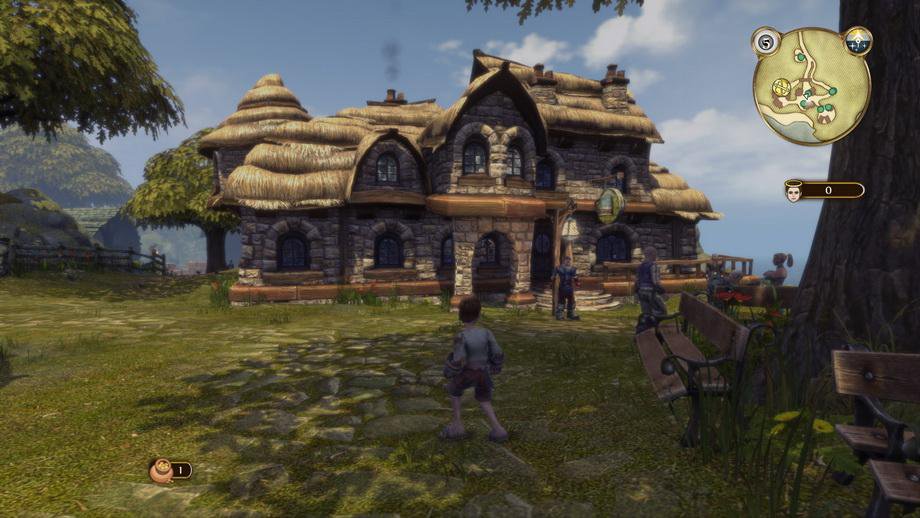Select the swirl badge on the minimap corner
Image resolution: width=920 pixels, height=518 pixels.
(766, 42)
